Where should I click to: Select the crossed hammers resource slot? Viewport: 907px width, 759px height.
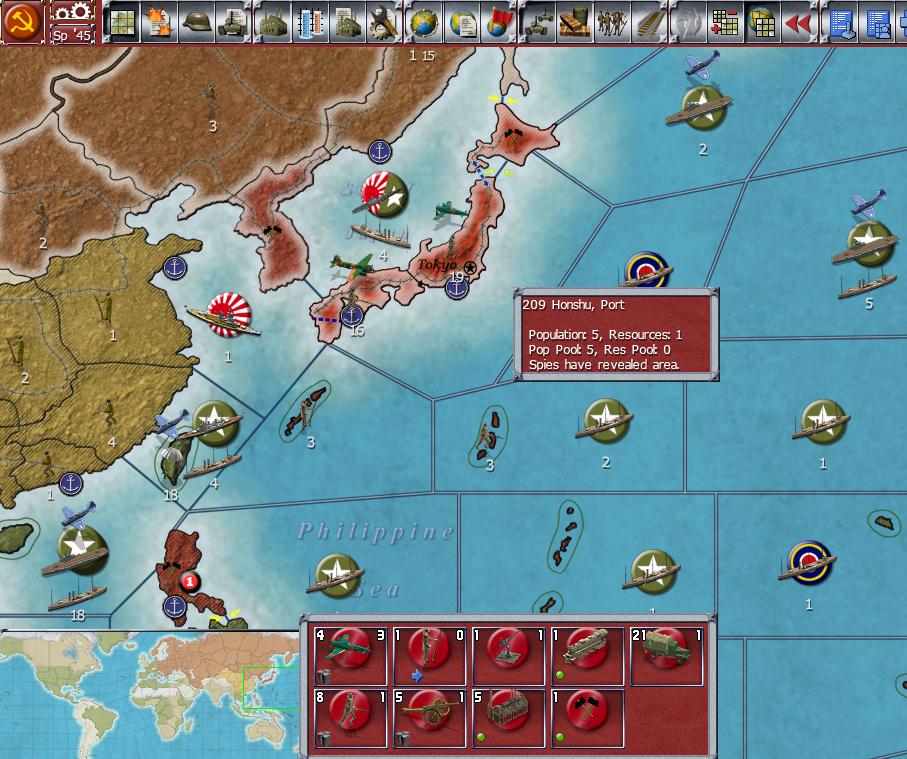[x=588, y=717]
